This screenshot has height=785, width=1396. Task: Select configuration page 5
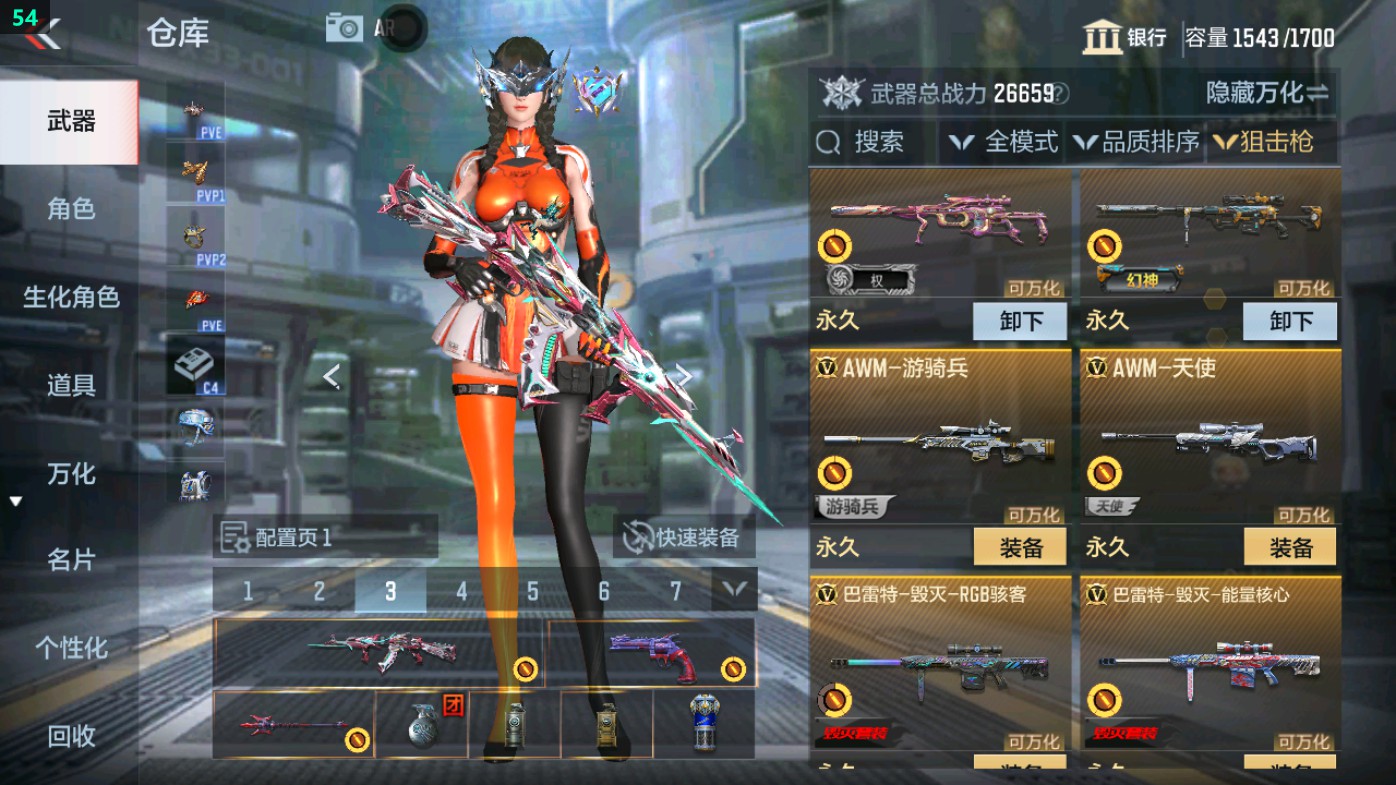534,590
